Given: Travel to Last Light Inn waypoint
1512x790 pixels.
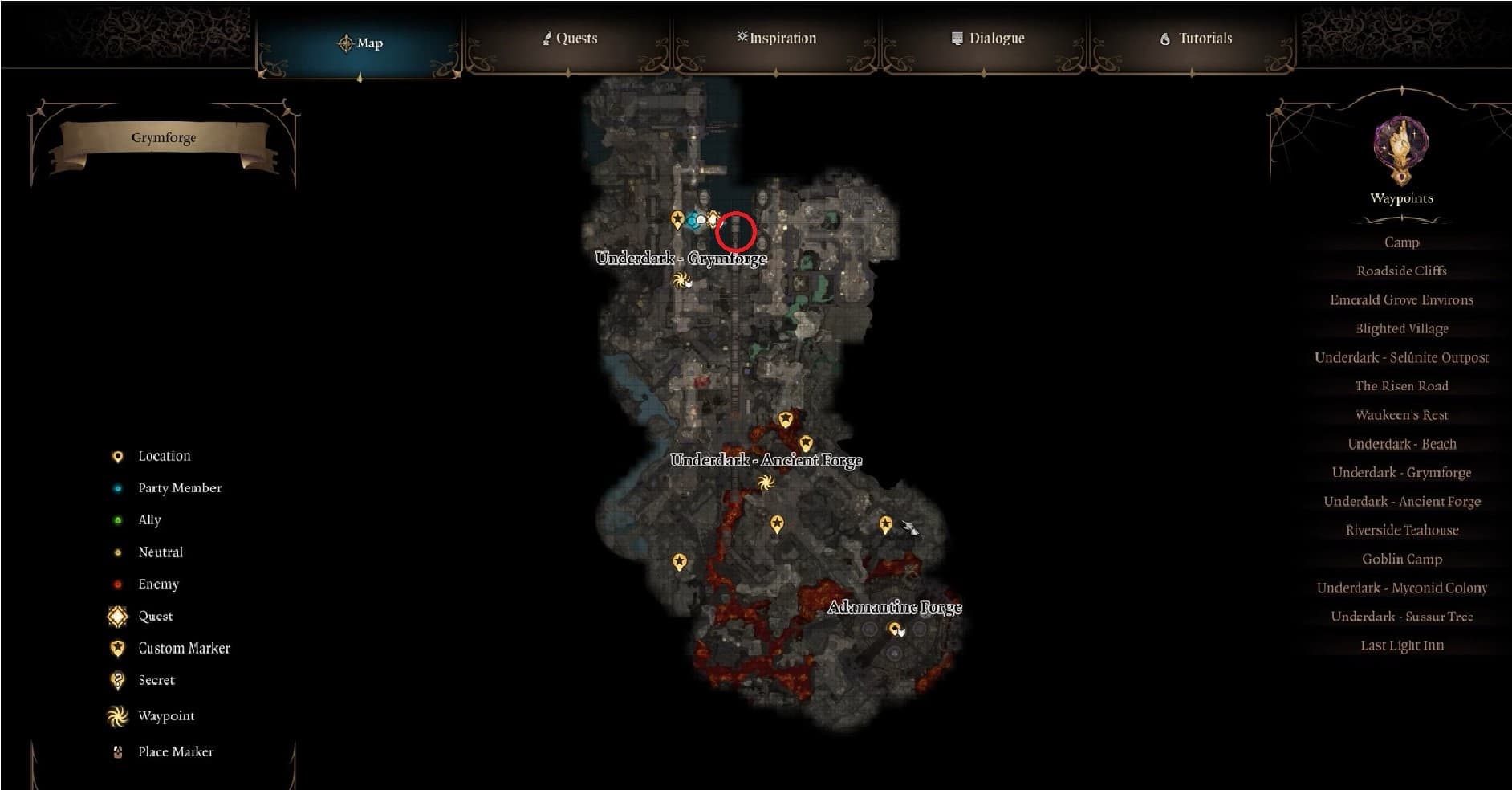Looking at the screenshot, I should pos(1401,645).
